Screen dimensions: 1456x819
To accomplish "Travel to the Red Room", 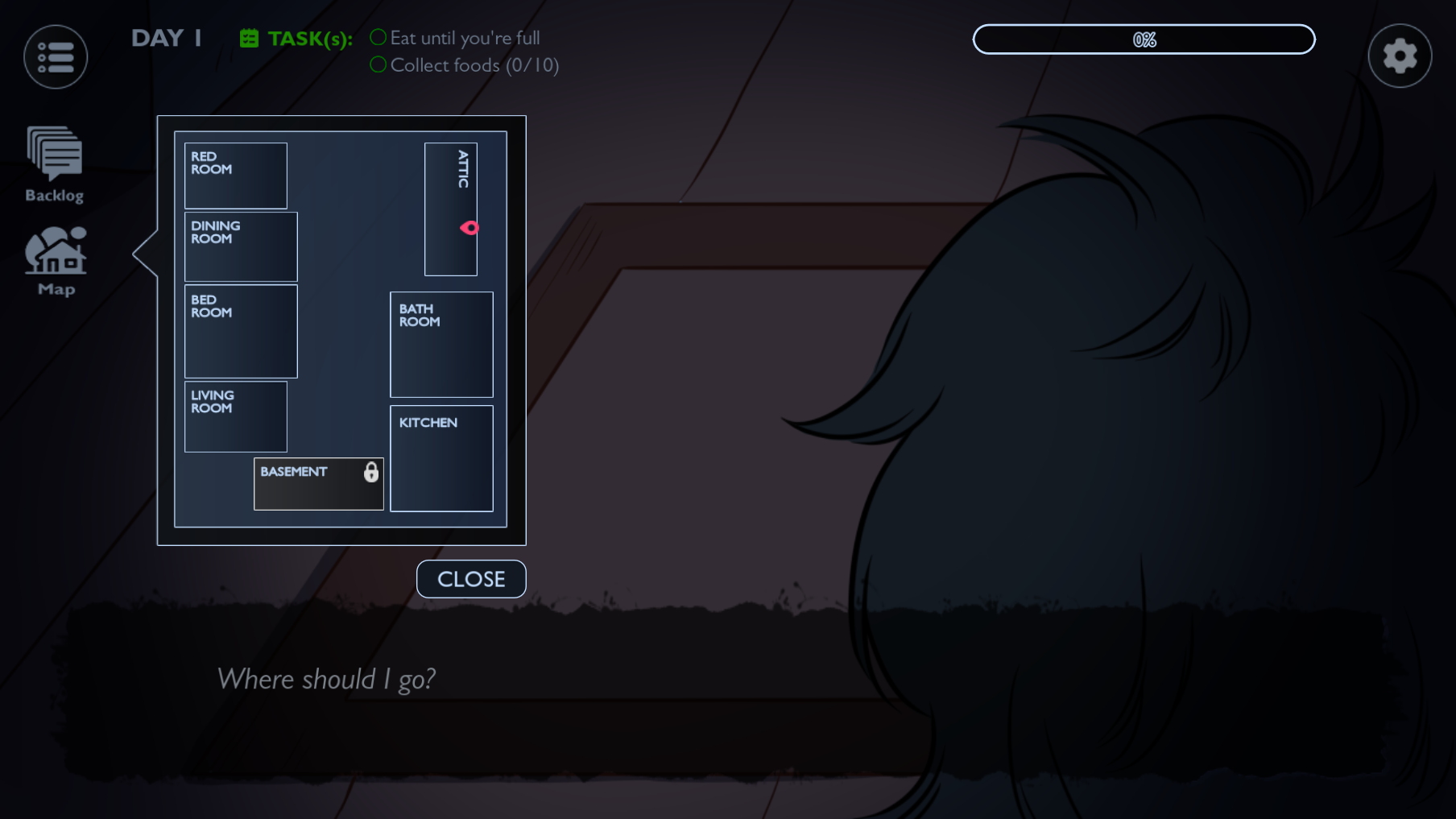I will pyautogui.click(x=234, y=176).
